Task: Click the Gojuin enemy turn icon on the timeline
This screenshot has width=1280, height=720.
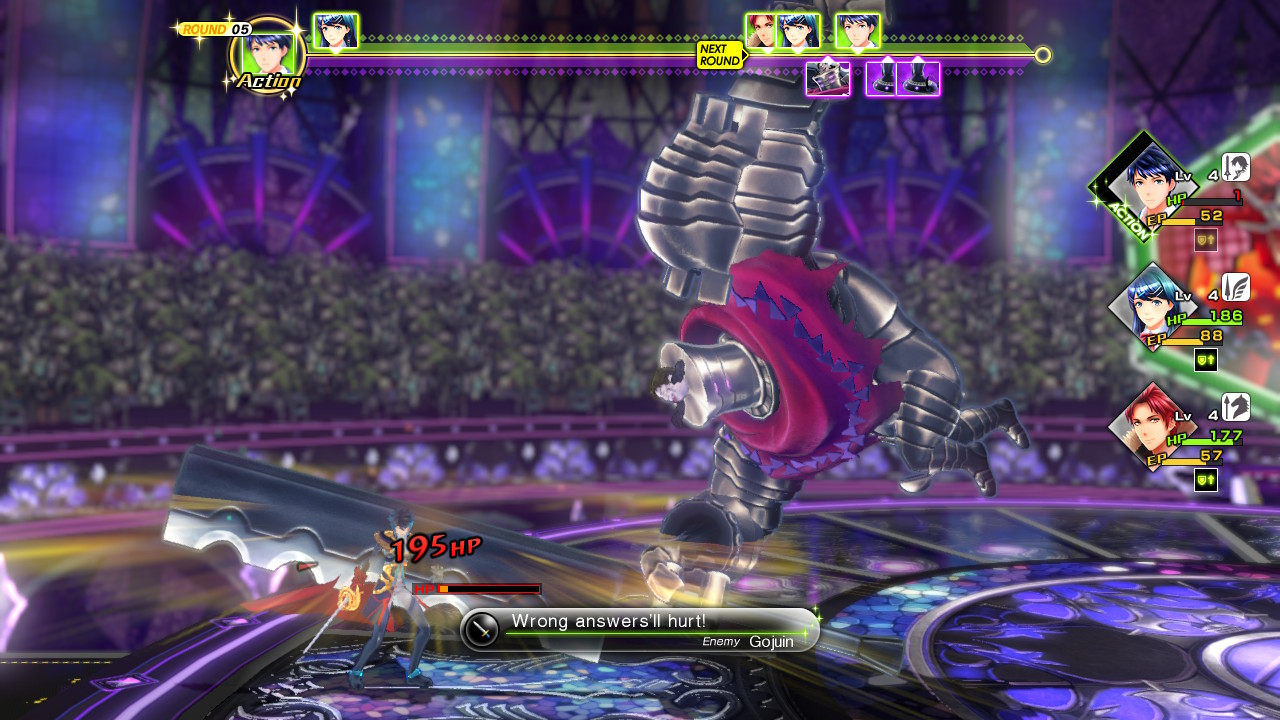Action: tap(828, 79)
